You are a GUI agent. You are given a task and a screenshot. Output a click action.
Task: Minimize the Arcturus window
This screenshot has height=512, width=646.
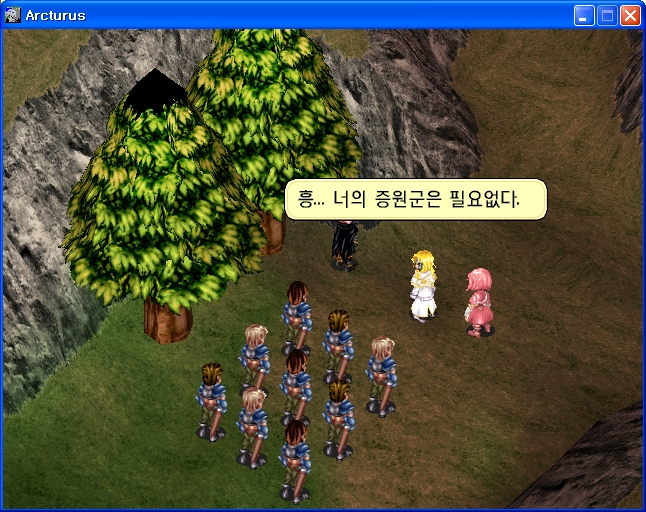coord(584,15)
